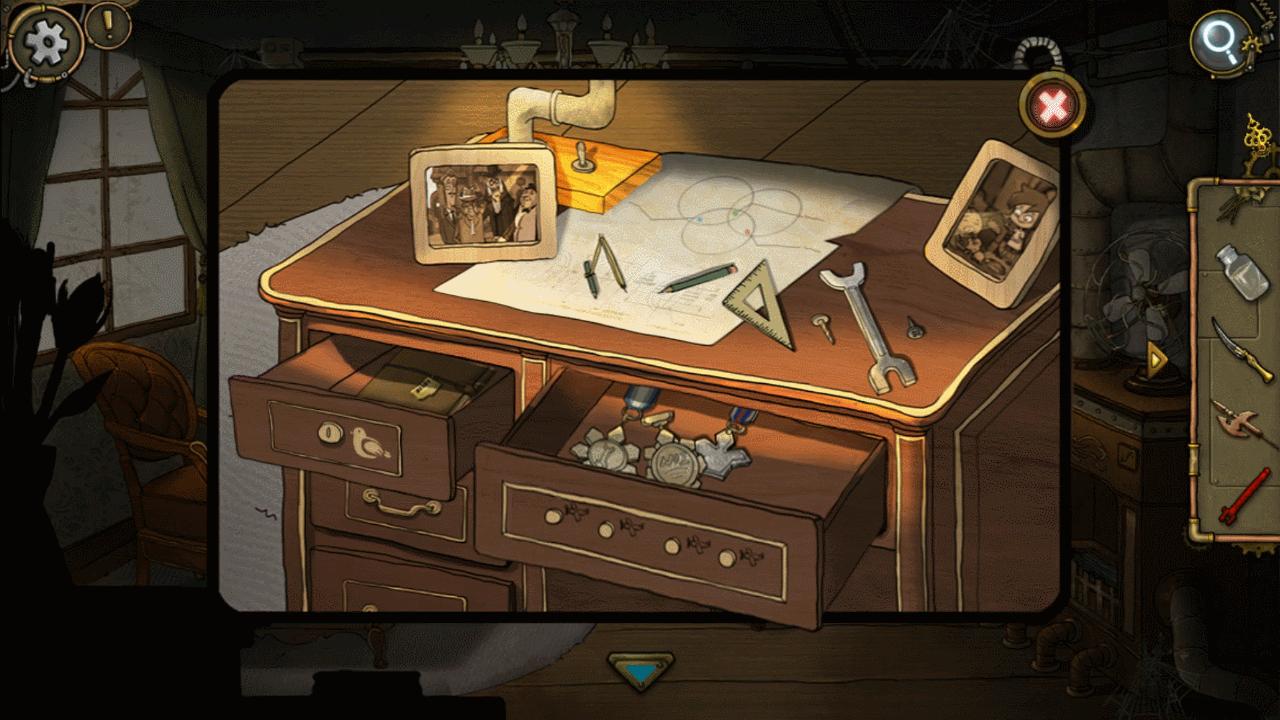
Task: Select the glass bottle in inventory
Action: point(1239,272)
